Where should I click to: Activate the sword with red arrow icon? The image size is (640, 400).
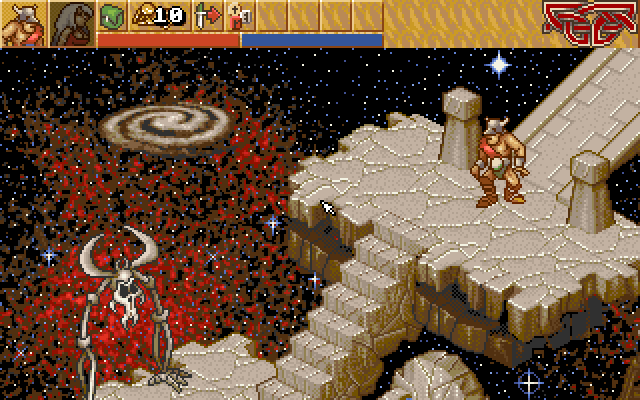pos(208,15)
